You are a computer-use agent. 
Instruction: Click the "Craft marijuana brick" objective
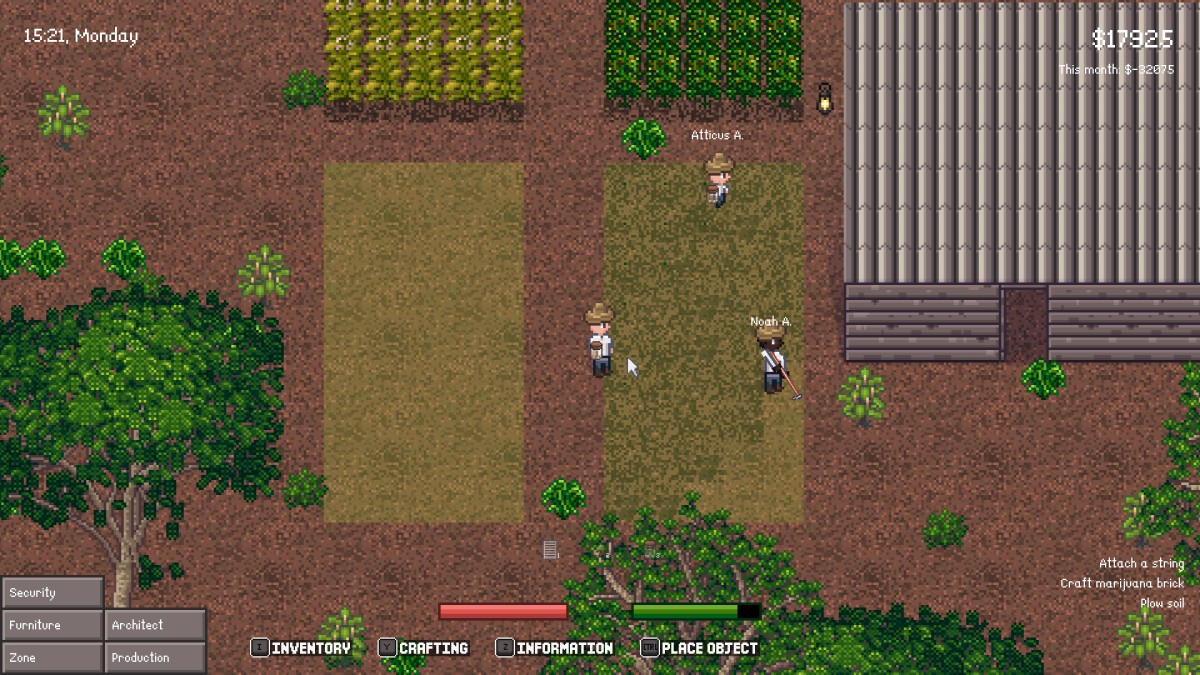pos(1122,584)
